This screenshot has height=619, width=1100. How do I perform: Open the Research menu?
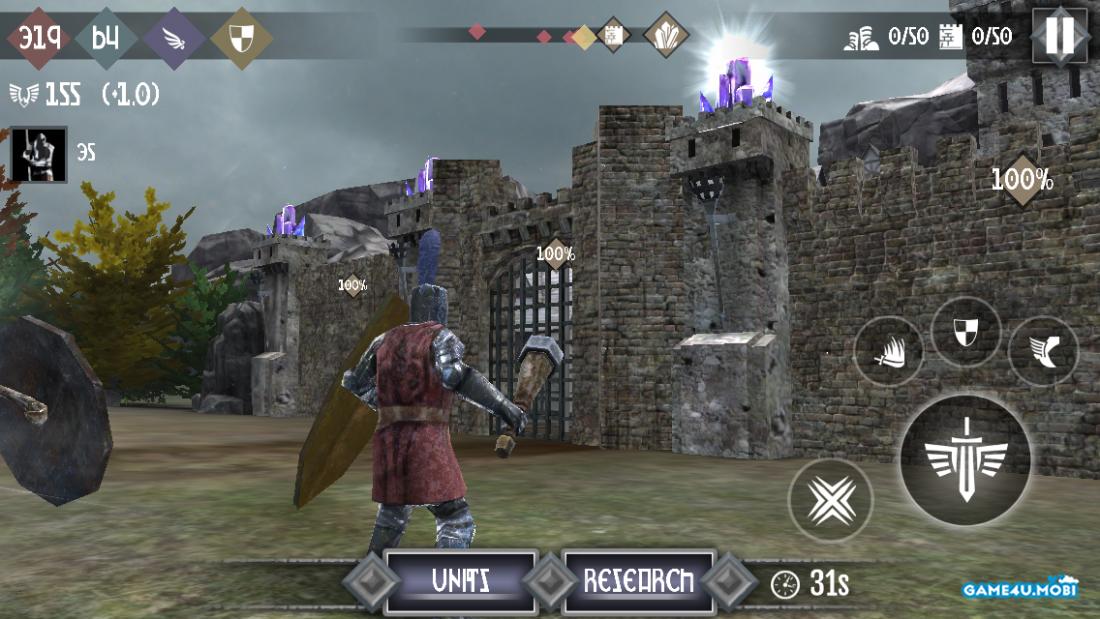(639, 581)
